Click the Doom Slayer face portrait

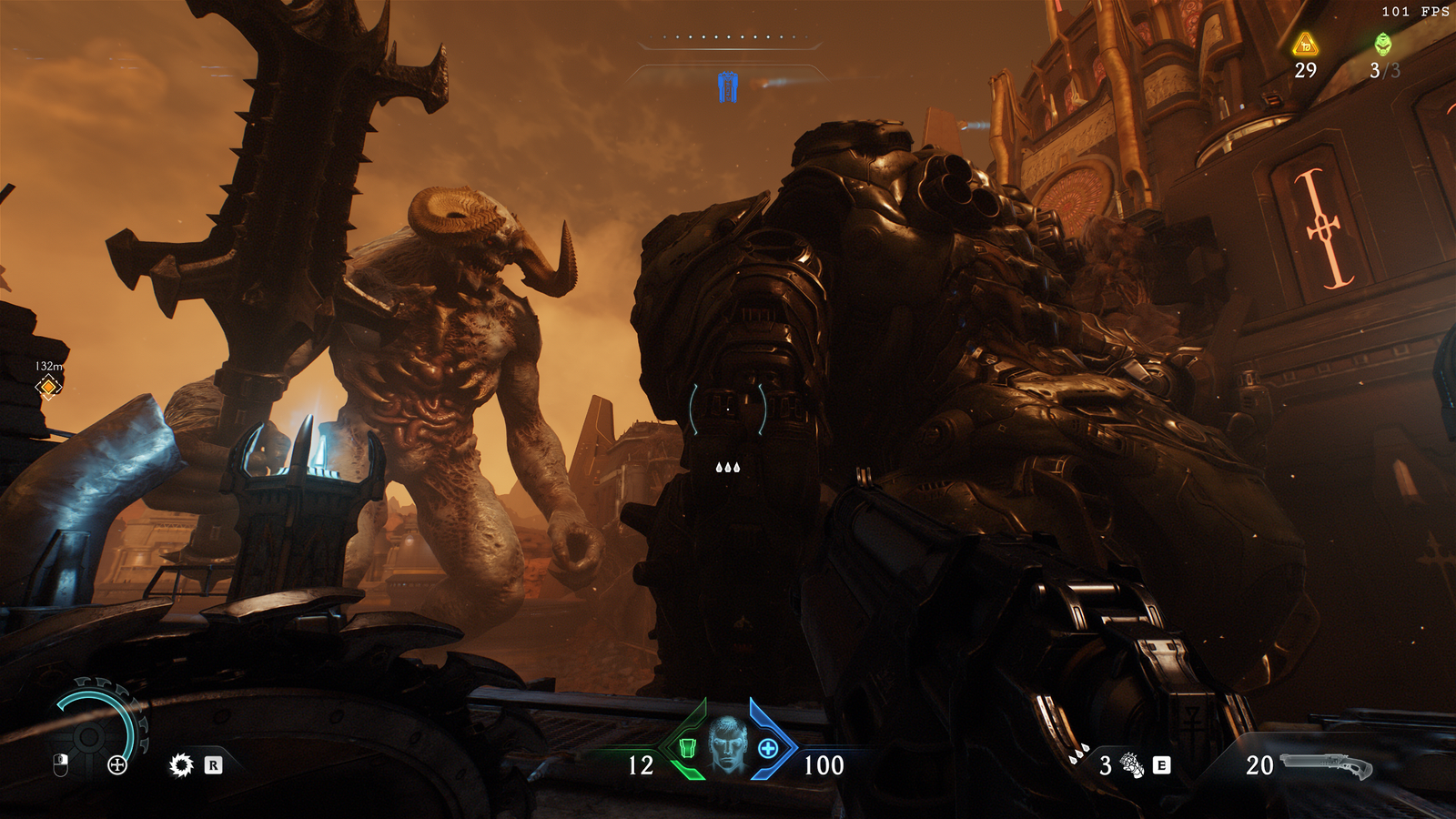point(727,744)
